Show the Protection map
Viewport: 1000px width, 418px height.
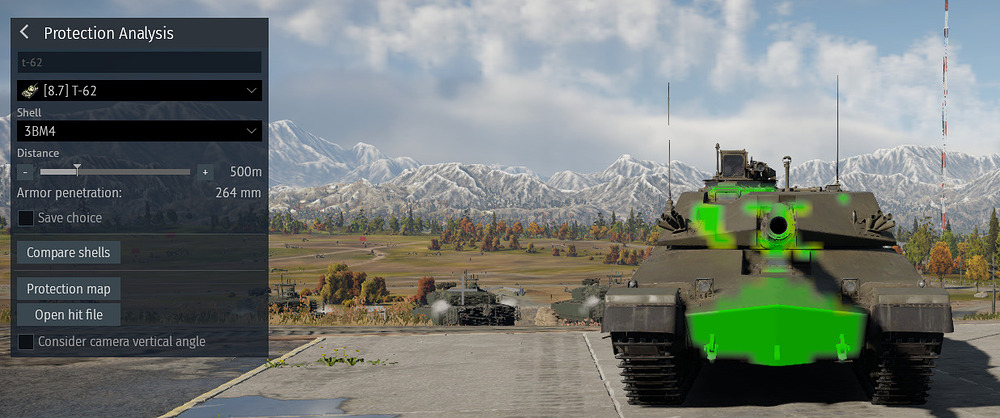(x=68, y=289)
